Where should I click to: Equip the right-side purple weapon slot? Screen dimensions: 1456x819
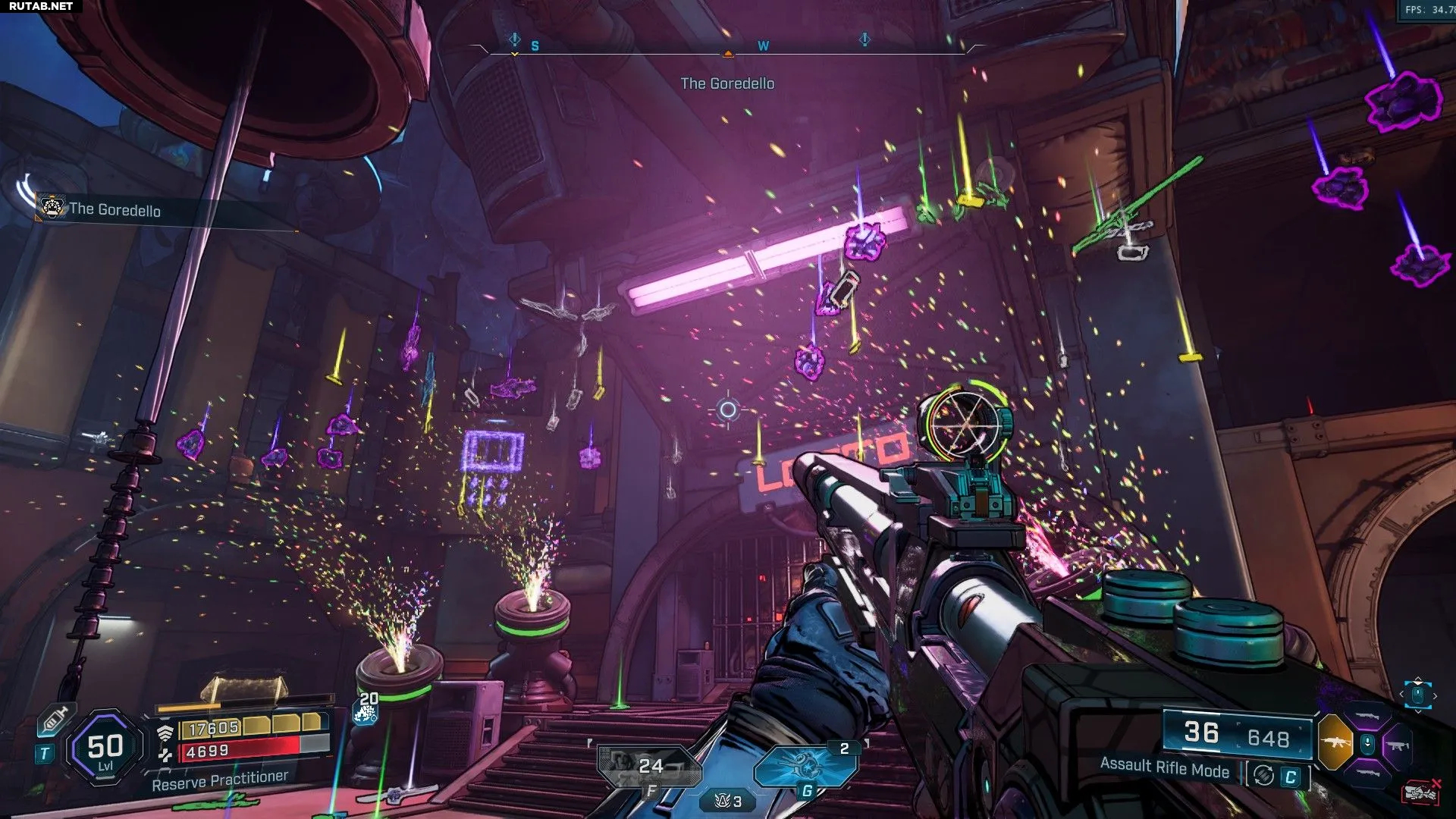tap(1398, 745)
